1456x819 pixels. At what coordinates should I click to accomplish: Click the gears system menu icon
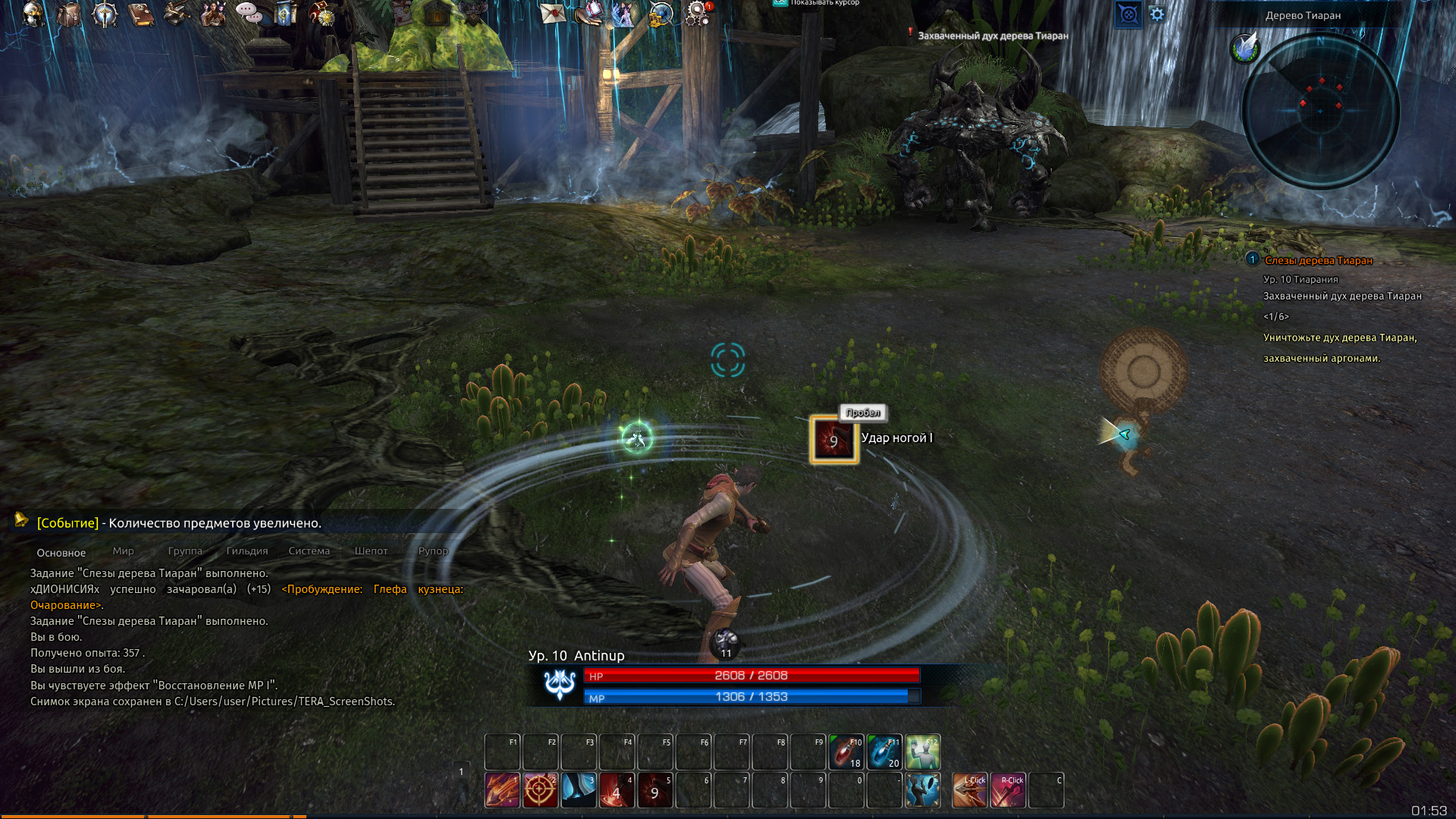click(697, 13)
